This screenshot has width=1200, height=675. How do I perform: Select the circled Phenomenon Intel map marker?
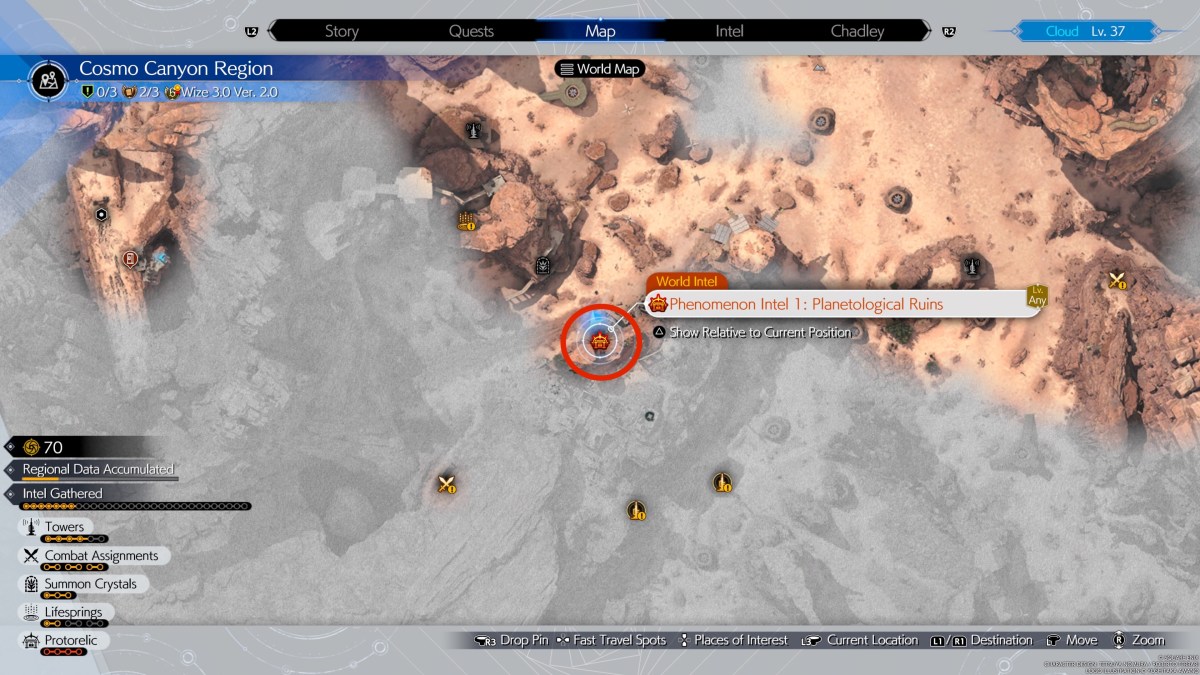point(600,343)
